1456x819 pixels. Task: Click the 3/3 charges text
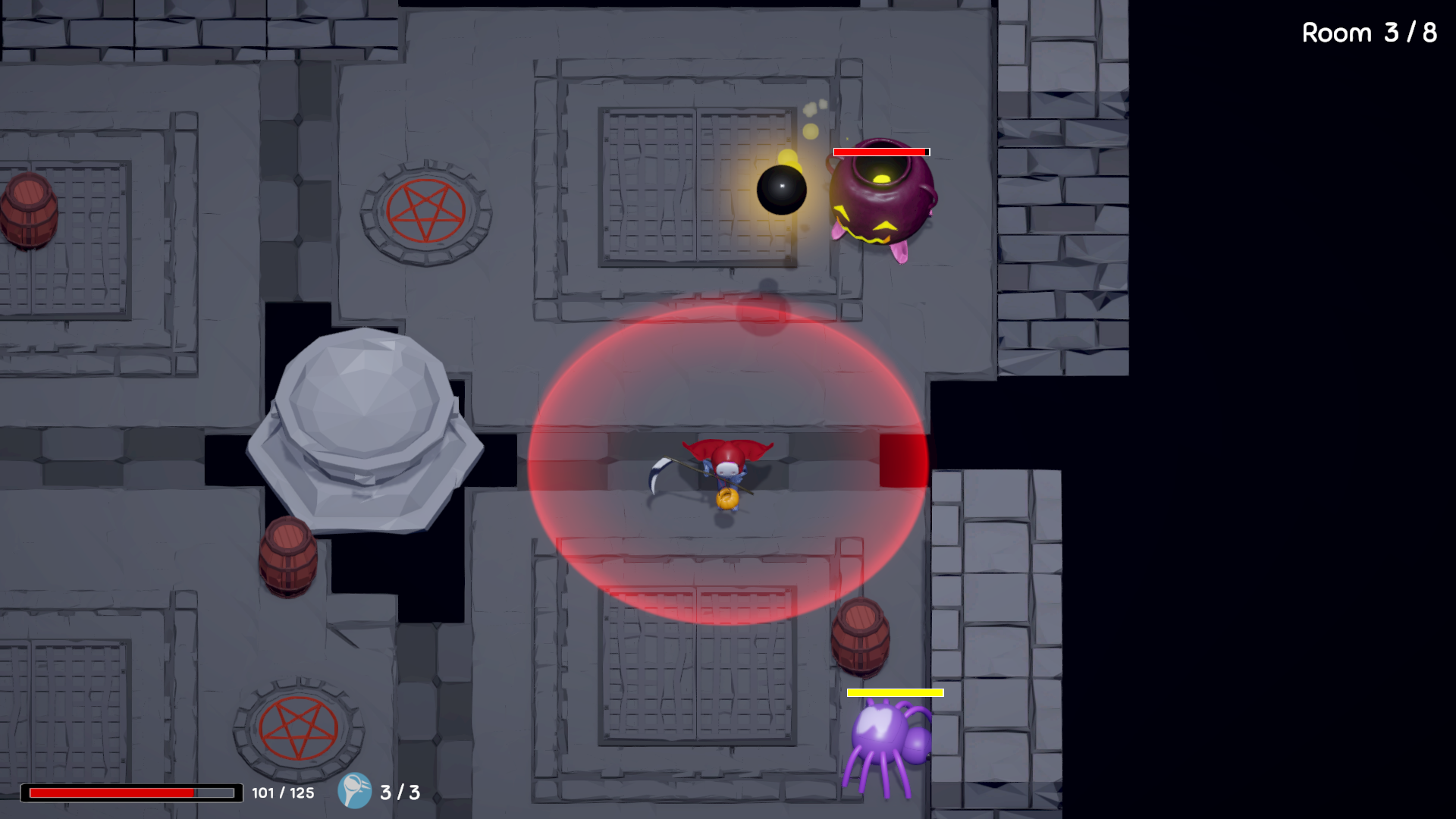[x=395, y=792]
